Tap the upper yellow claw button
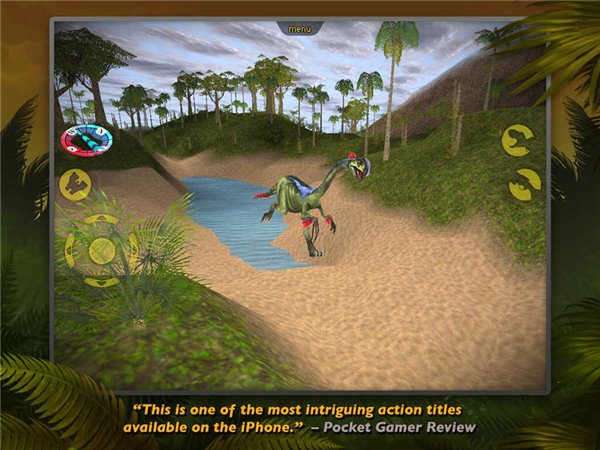The height and width of the screenshot is (450, 600). click(517, 139)
